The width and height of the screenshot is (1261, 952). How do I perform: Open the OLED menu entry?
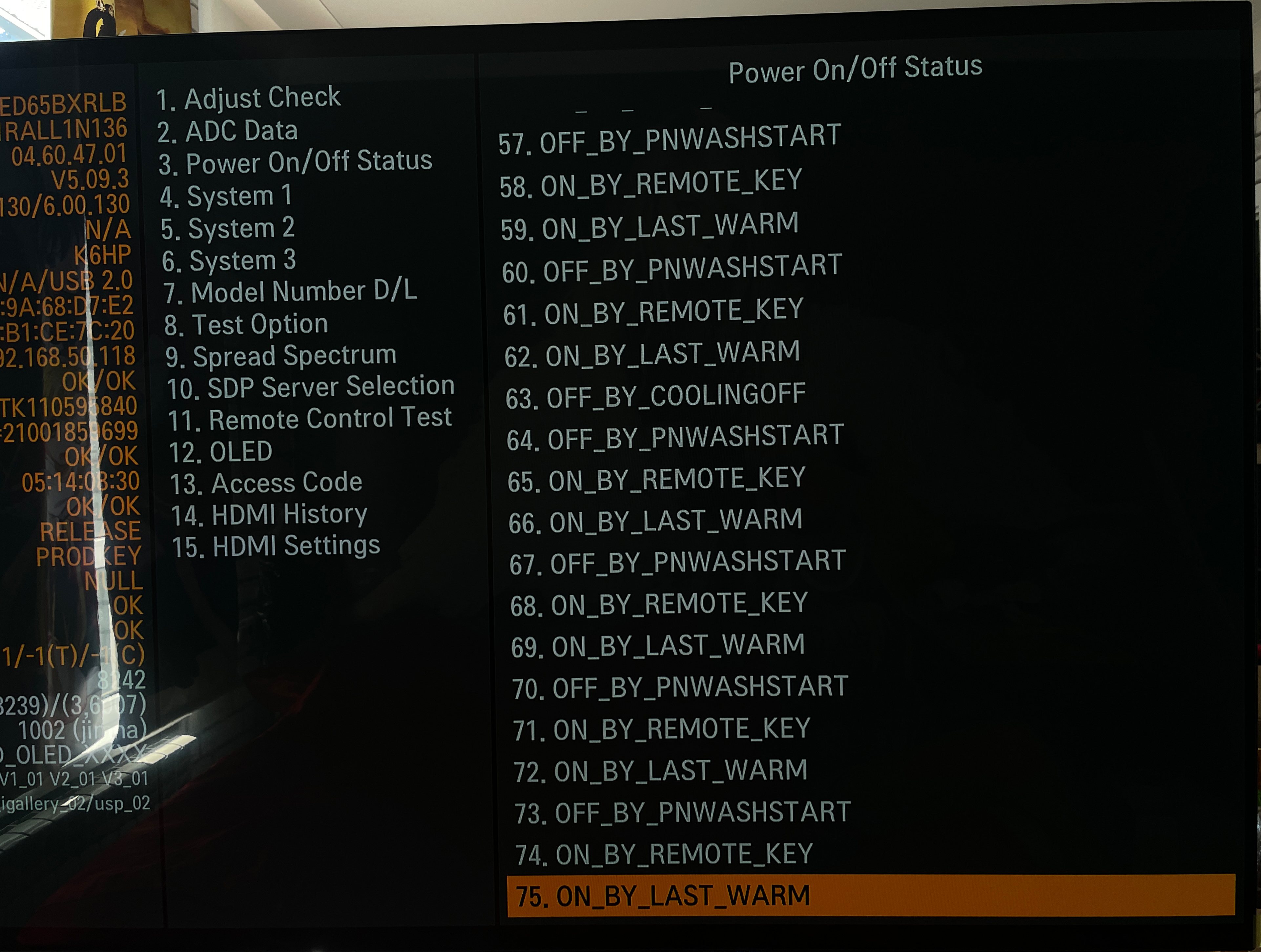221,452
